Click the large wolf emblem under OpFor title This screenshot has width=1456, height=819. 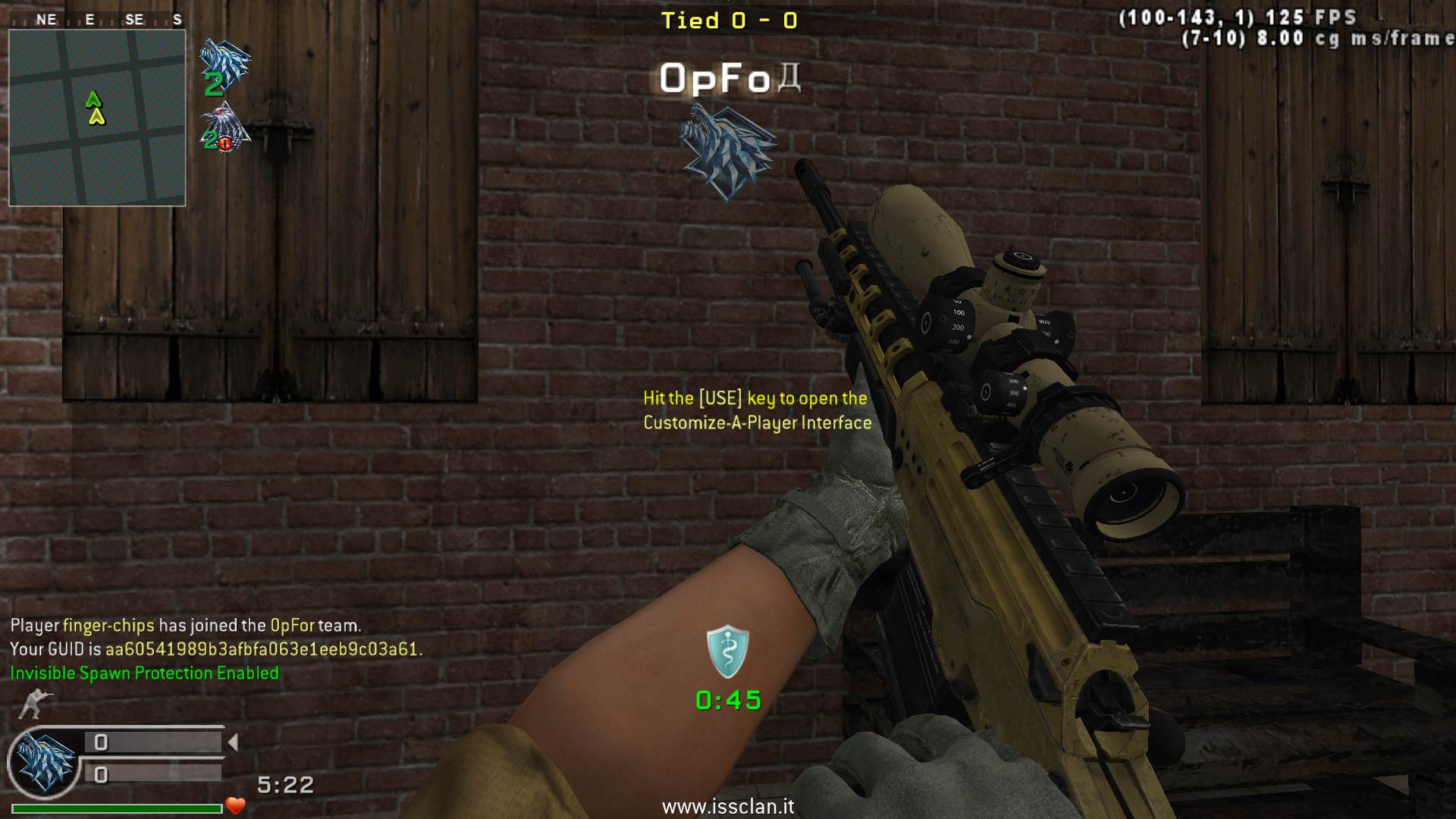tap(726, 150)
